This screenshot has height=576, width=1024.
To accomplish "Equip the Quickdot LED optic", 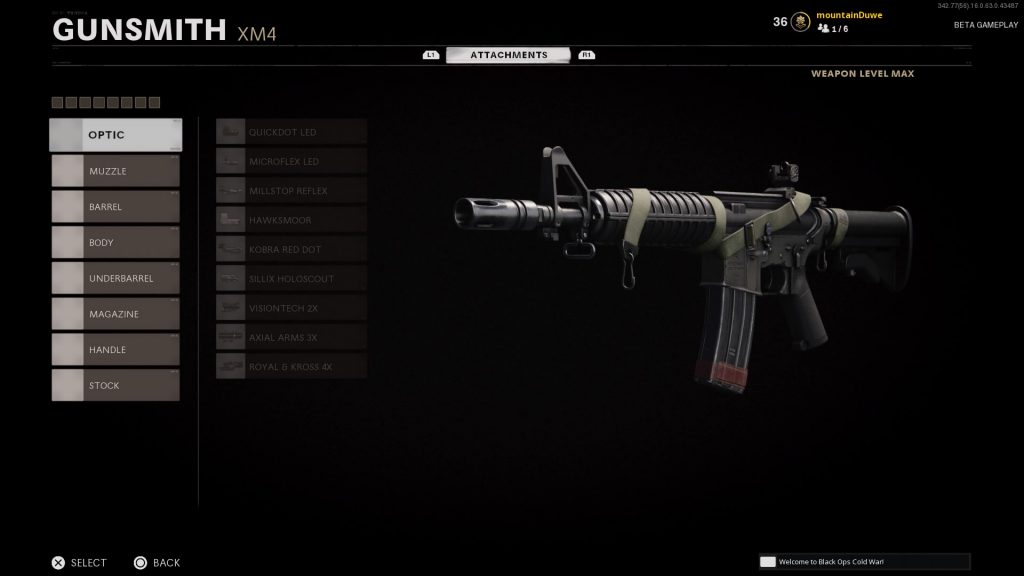I will [x=291, y=132].
